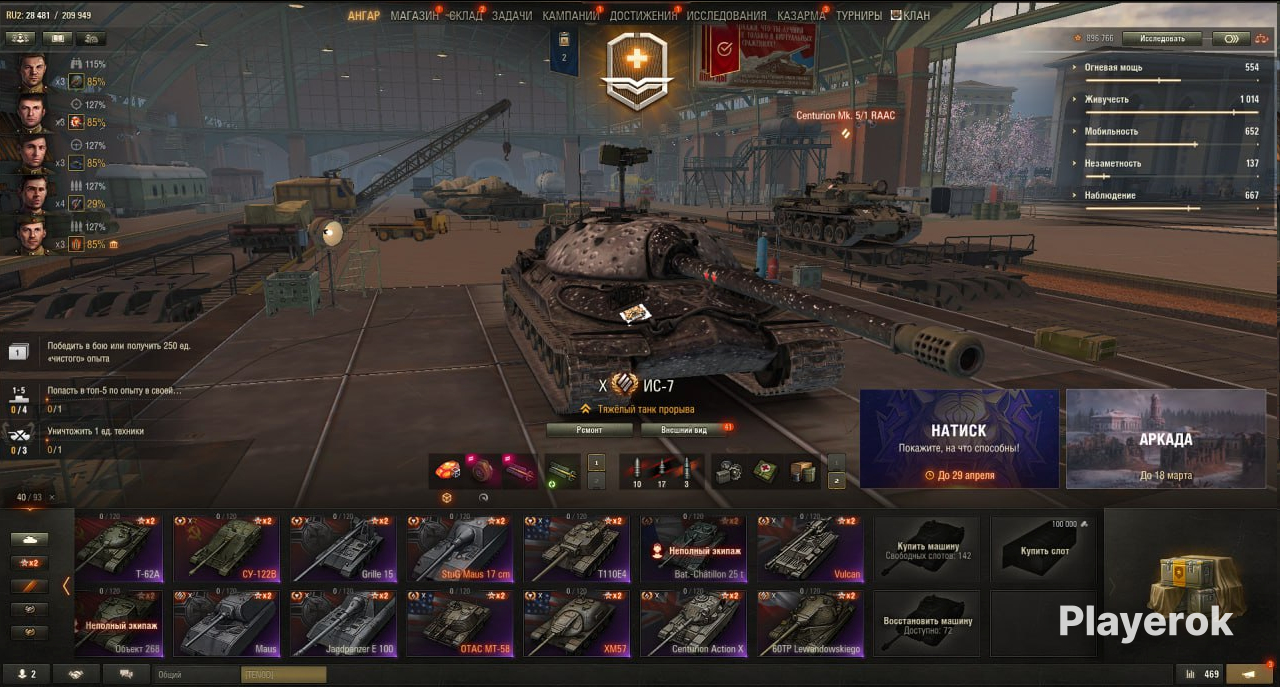1280x687 pixels.
Task: Open the Задачи section
Action: 512,16
